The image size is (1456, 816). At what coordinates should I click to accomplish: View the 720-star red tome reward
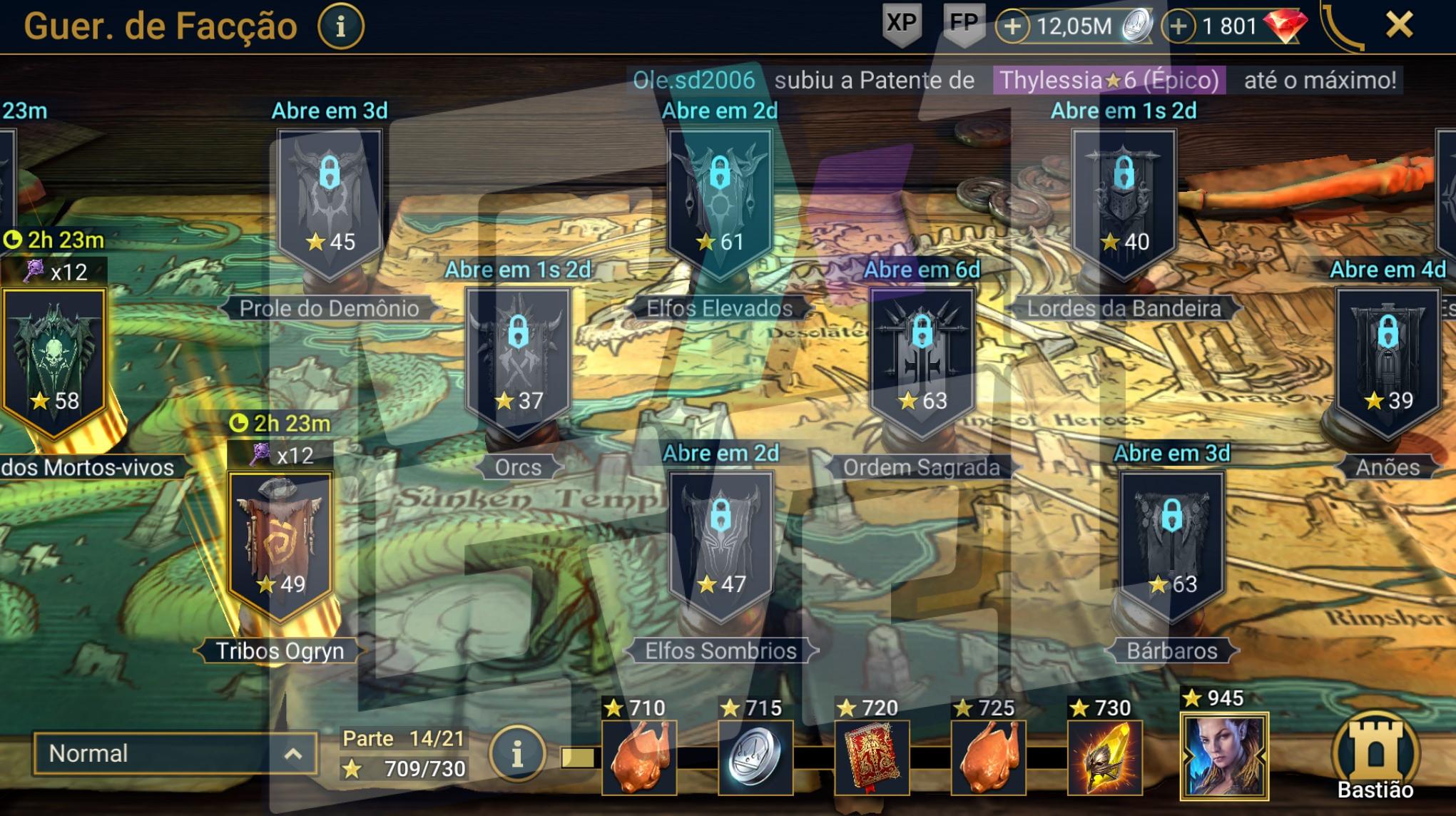pos(872,758)
